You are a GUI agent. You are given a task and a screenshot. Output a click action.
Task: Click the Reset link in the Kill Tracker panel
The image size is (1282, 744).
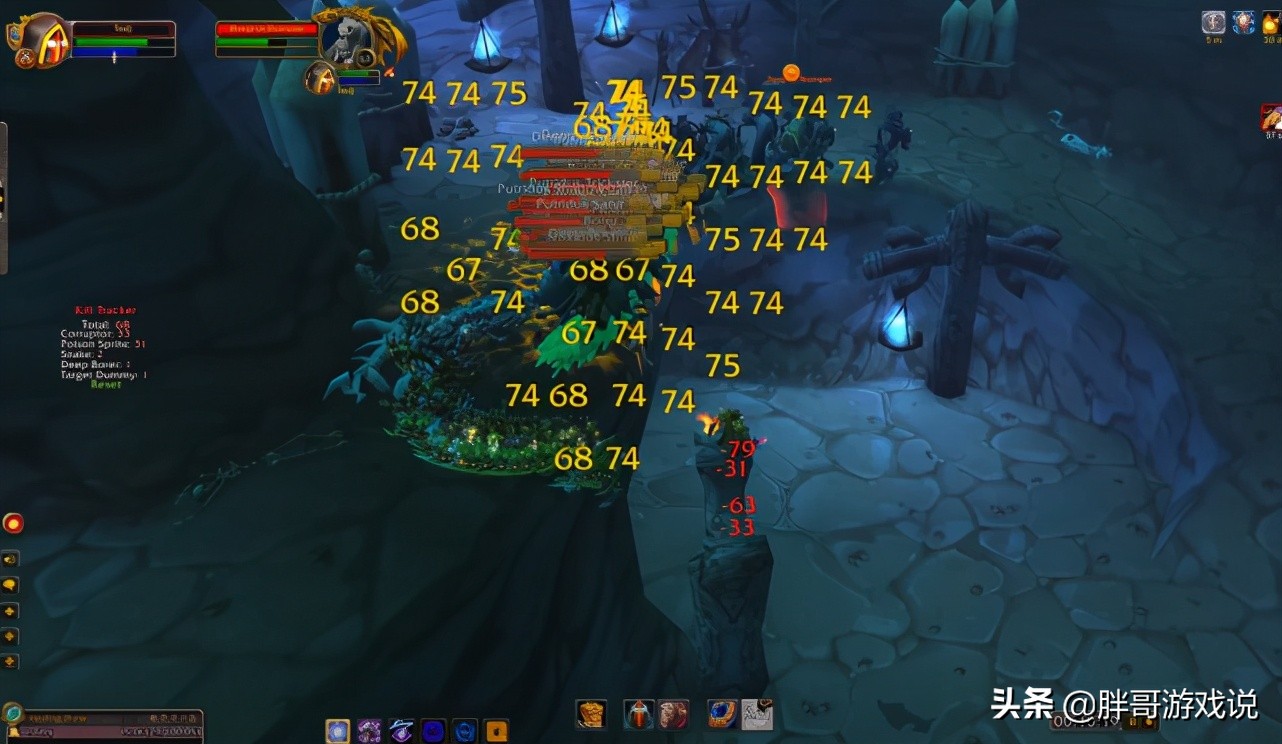point(108,382)
